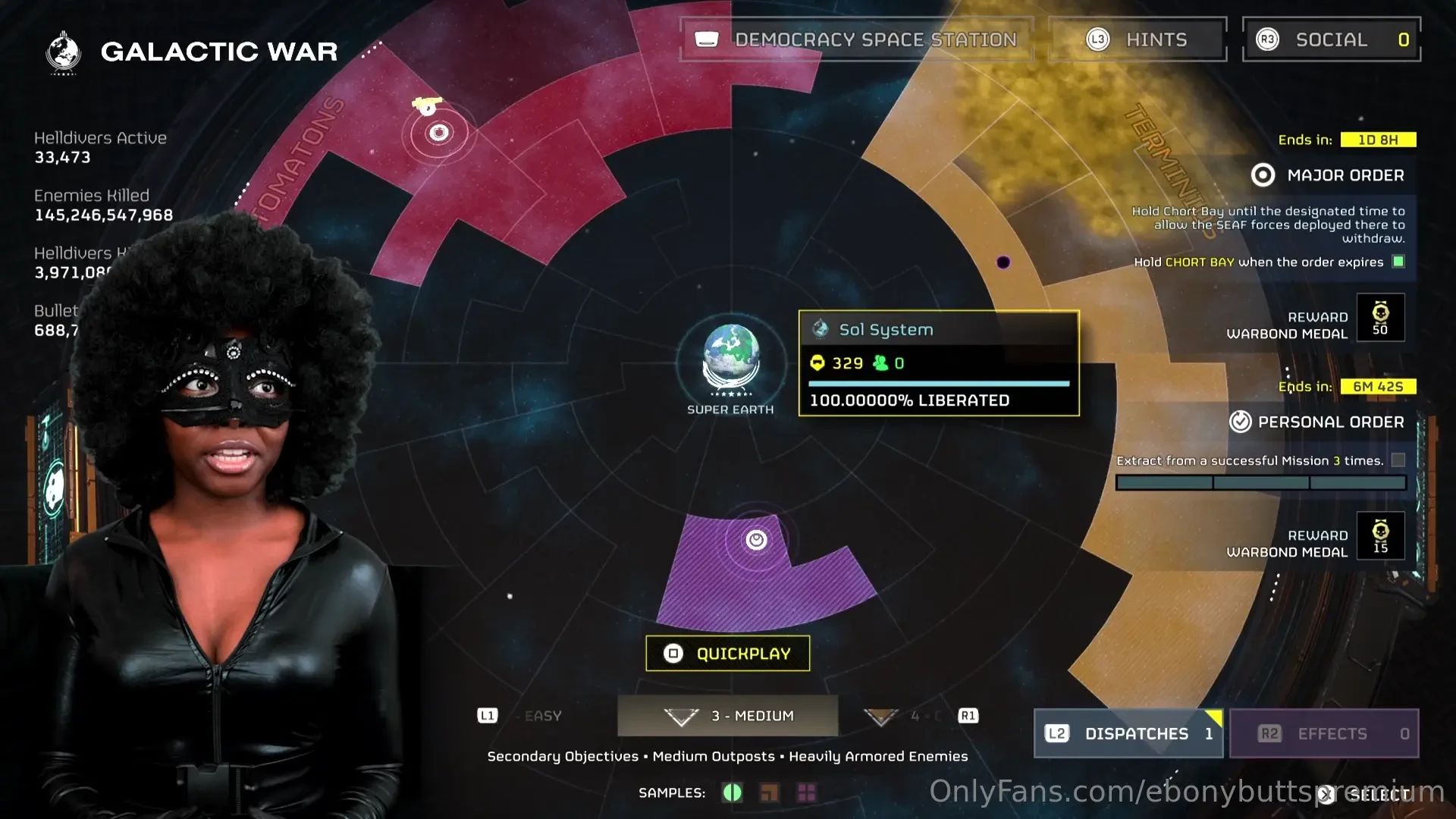Switch to the Democracy Space Station tab
Viewport: 1456px width, 819px height.
click(x=857, y=39)
